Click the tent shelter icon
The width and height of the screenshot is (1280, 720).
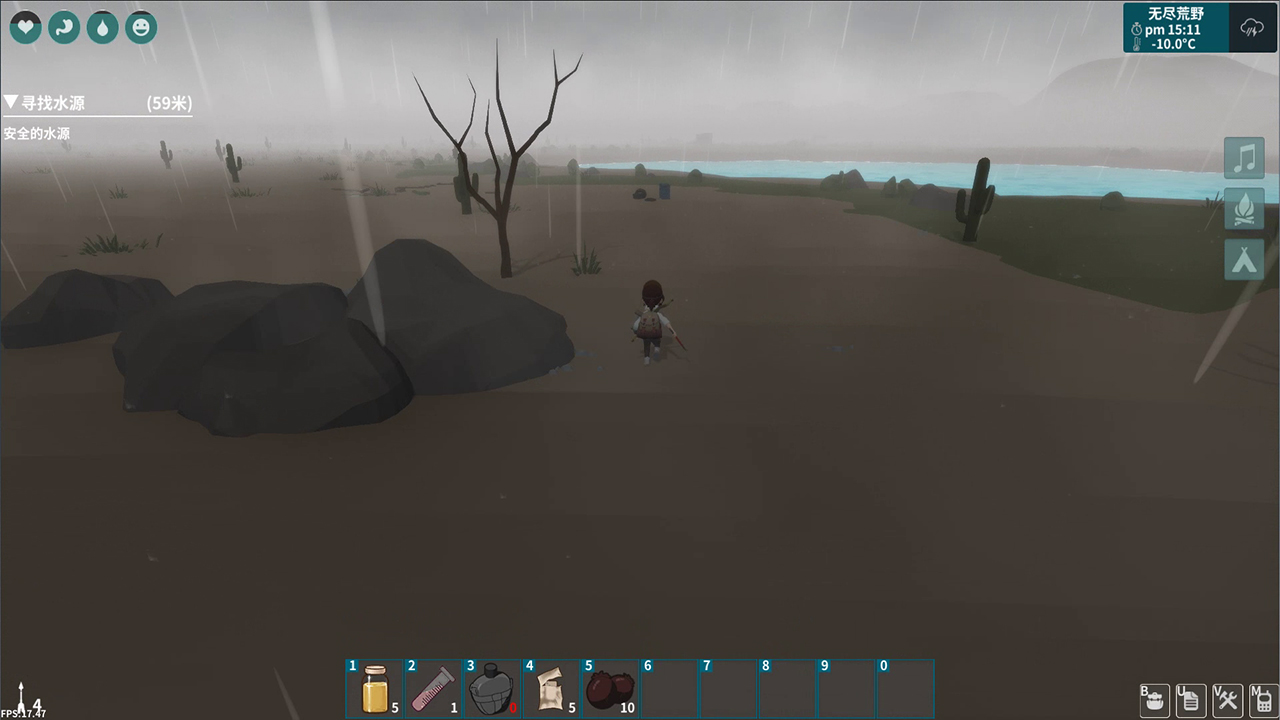point(1244,260)
